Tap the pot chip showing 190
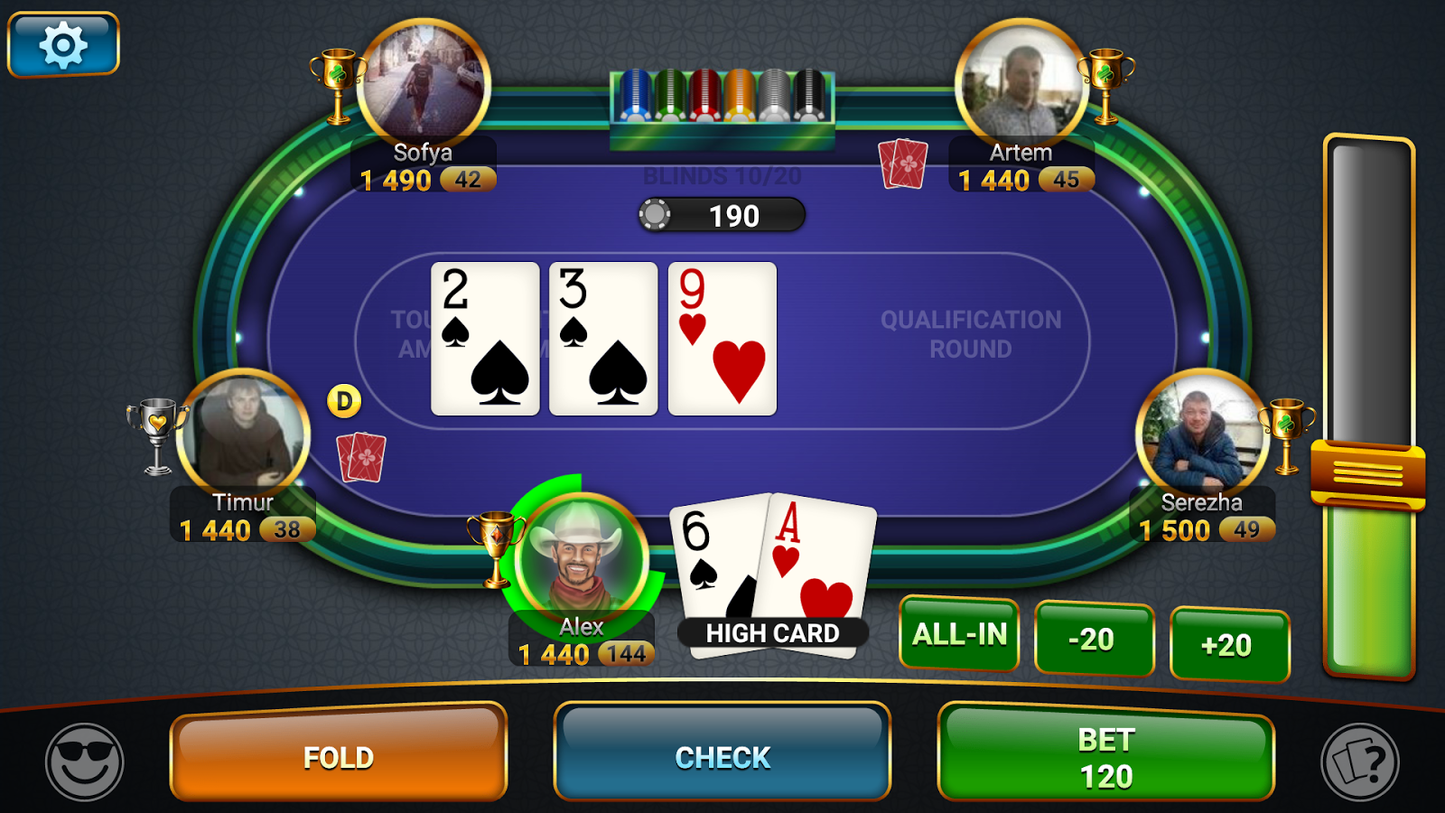This screenshot has width=1445, height=813. pos(721,215)
